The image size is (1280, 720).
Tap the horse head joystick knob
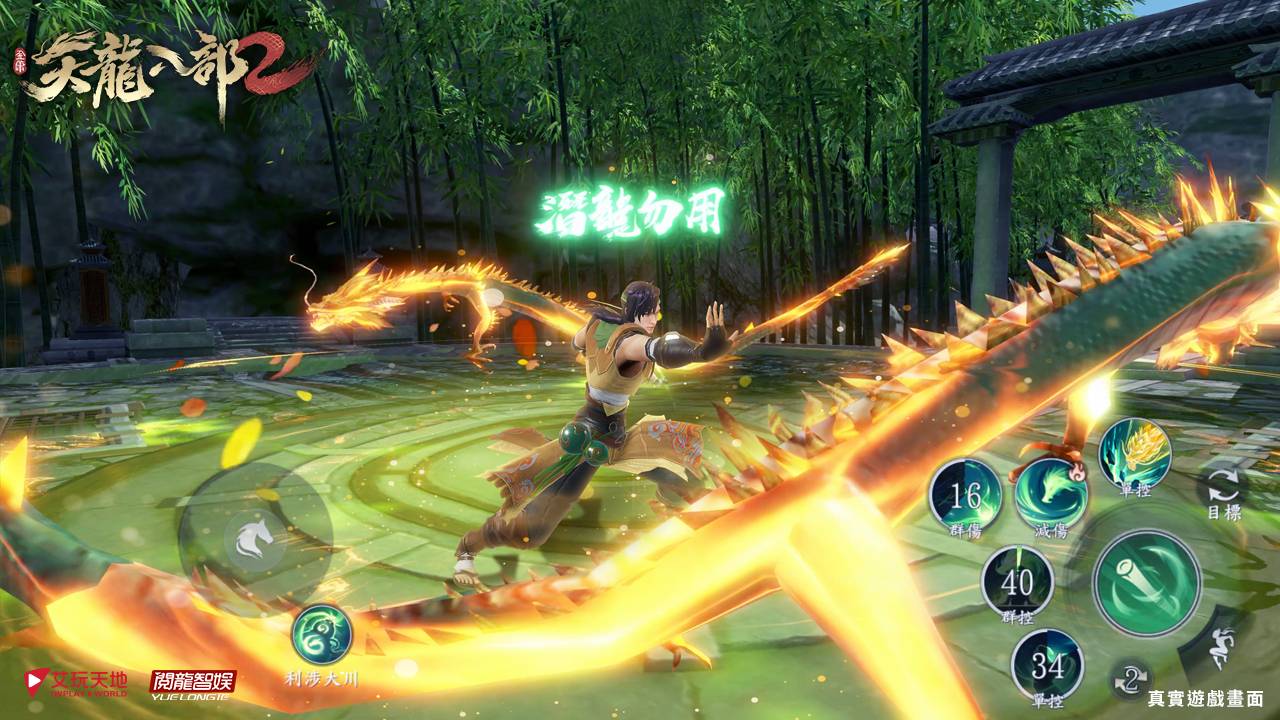point(253,542)
